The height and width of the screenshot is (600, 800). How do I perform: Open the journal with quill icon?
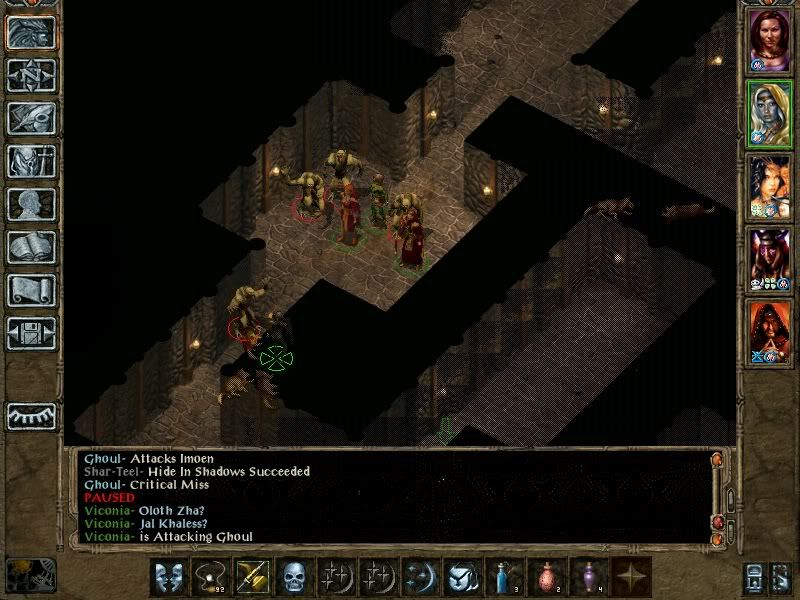[x=31, y=118]
